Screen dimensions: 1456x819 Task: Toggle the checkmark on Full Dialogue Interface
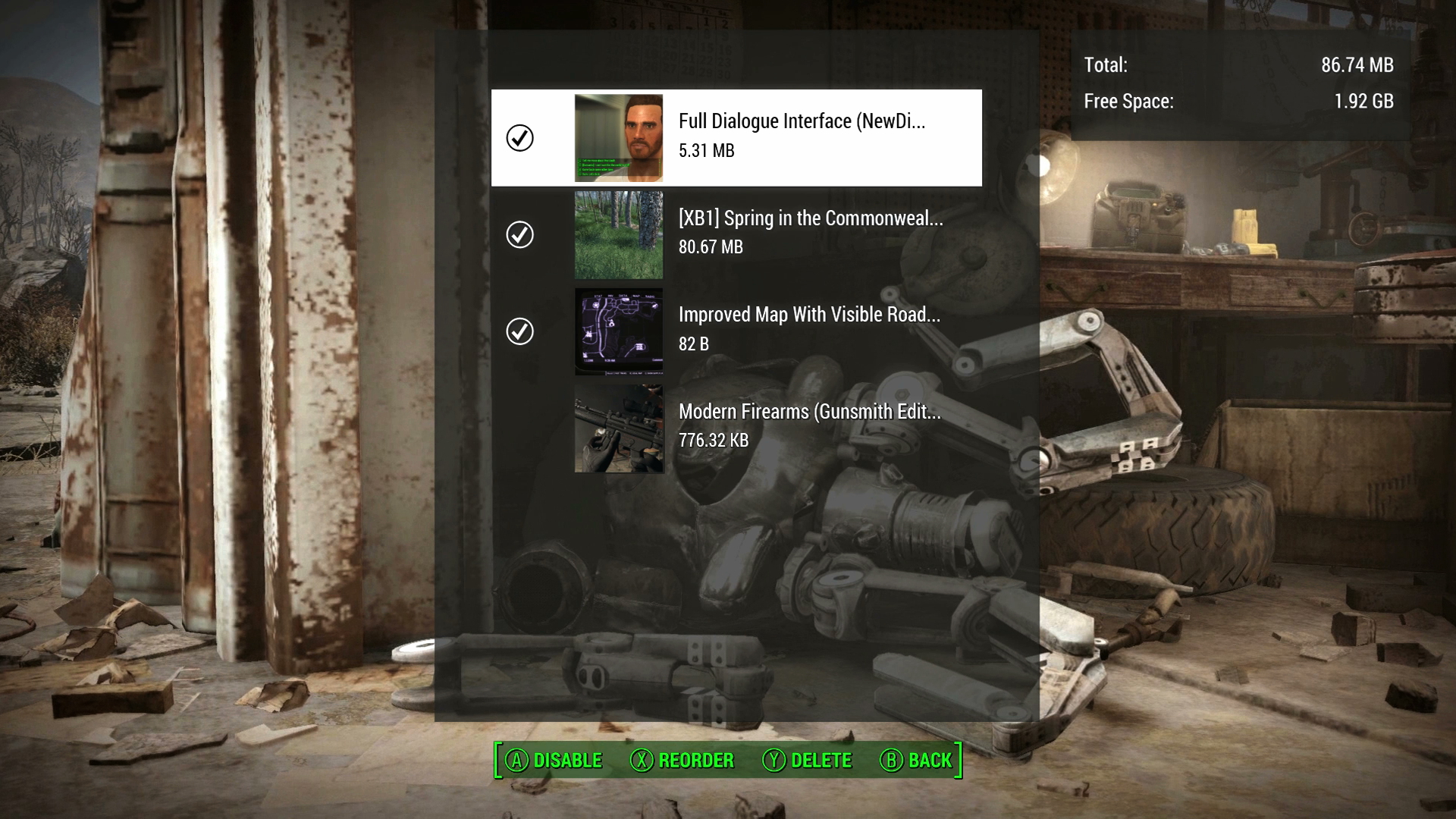pyautogui.click(x=519, y=137)
